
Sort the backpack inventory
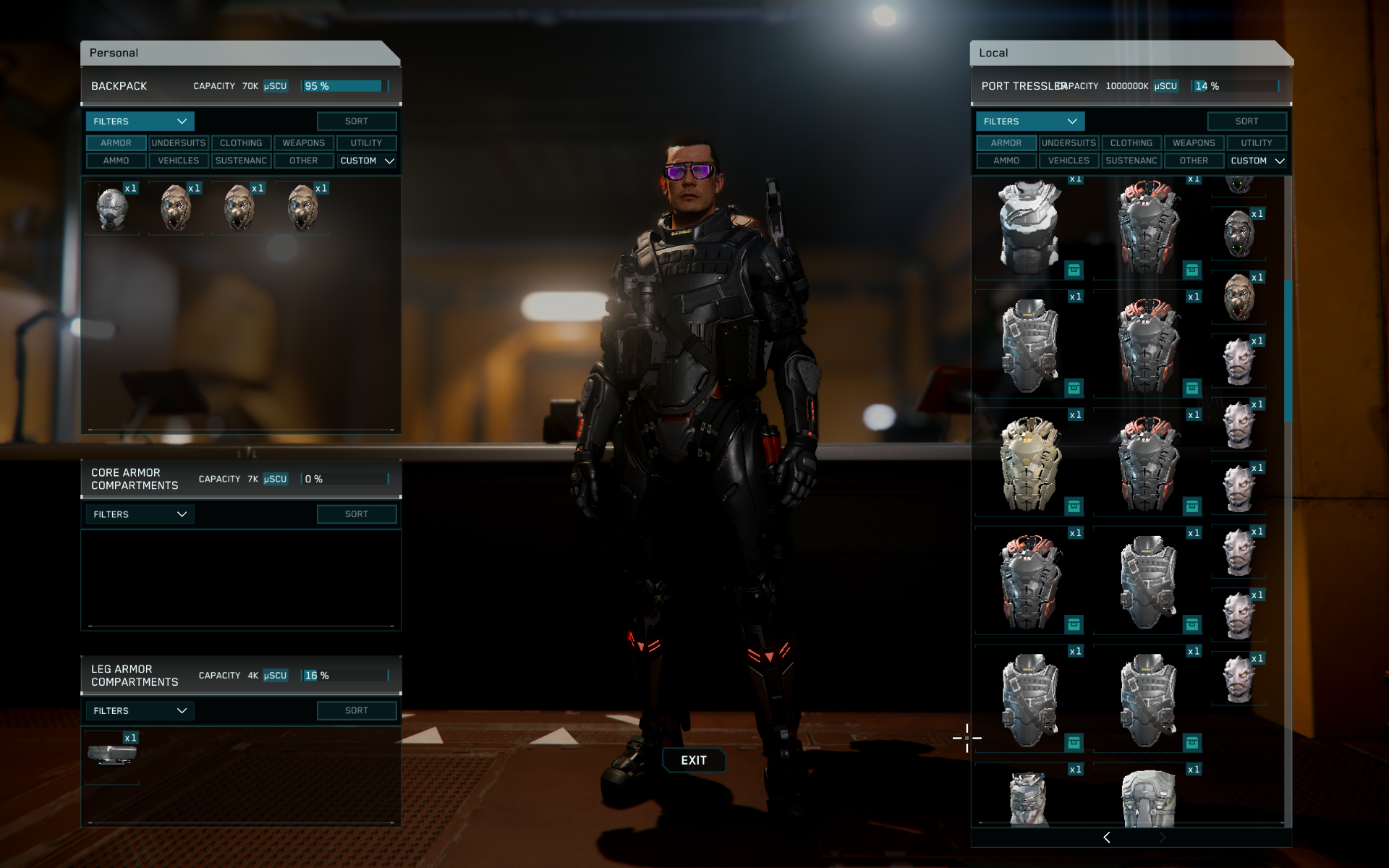(356, 122)
